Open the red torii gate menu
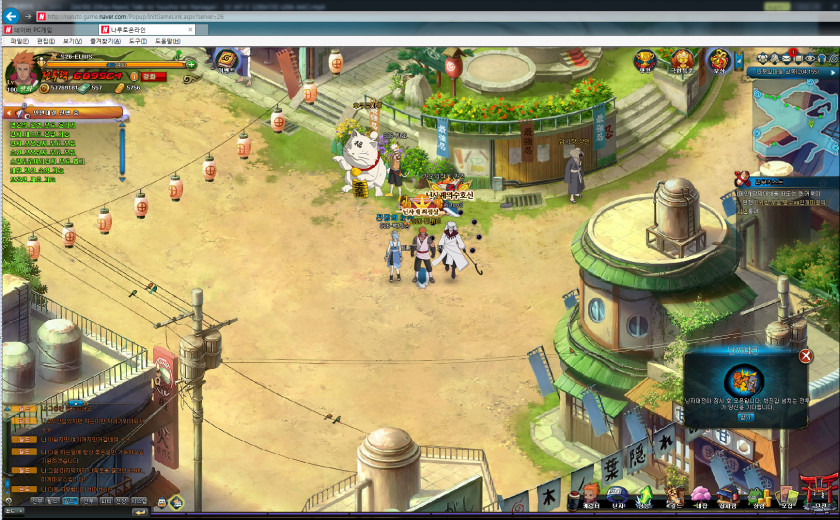The image size is (840, 520). pos(820,492)
